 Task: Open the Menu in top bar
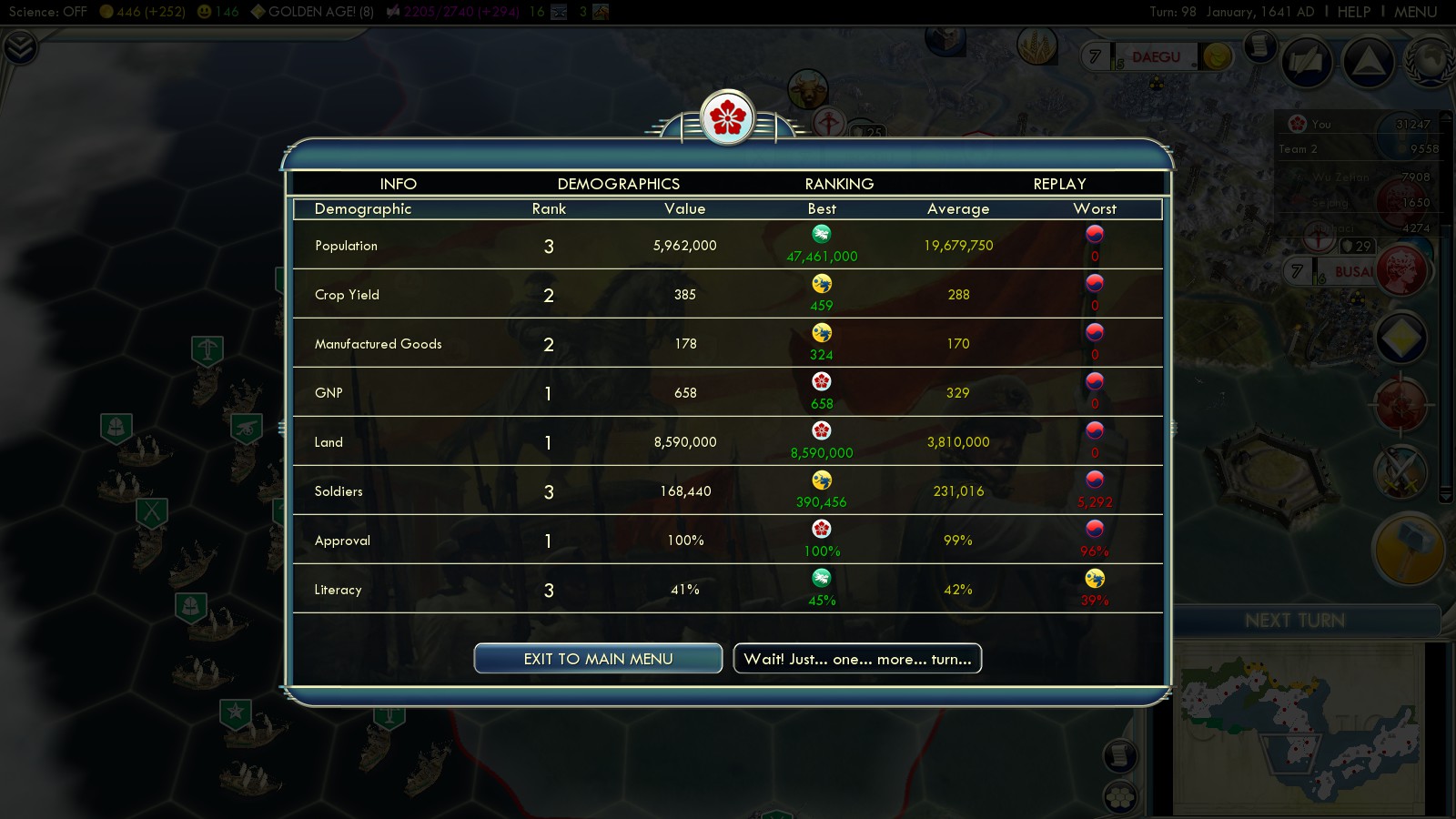[x=1415, y=12]
